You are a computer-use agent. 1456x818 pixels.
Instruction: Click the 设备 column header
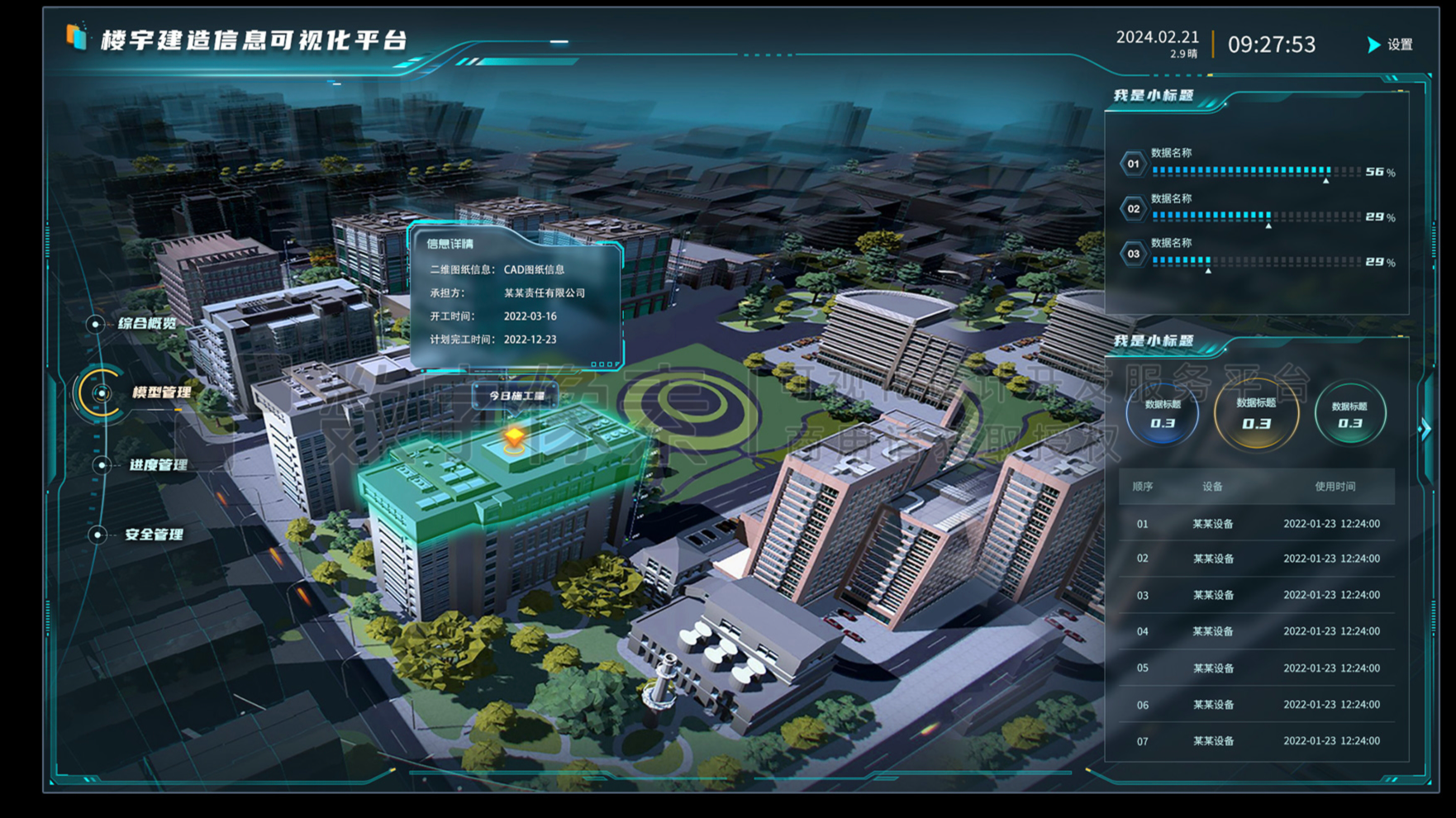pos(1212,487)
